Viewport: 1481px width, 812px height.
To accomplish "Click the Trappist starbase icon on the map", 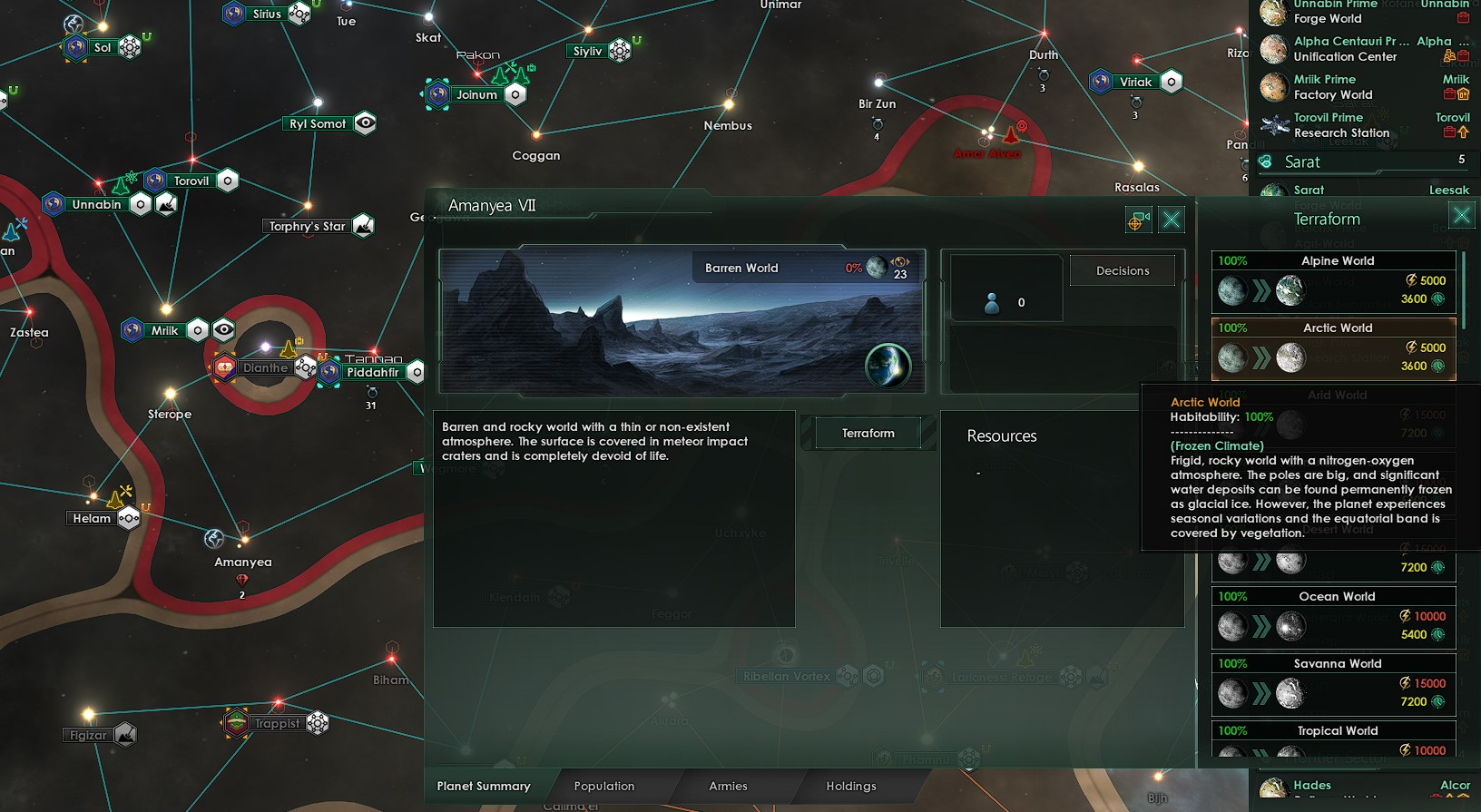I will [316, 723].
